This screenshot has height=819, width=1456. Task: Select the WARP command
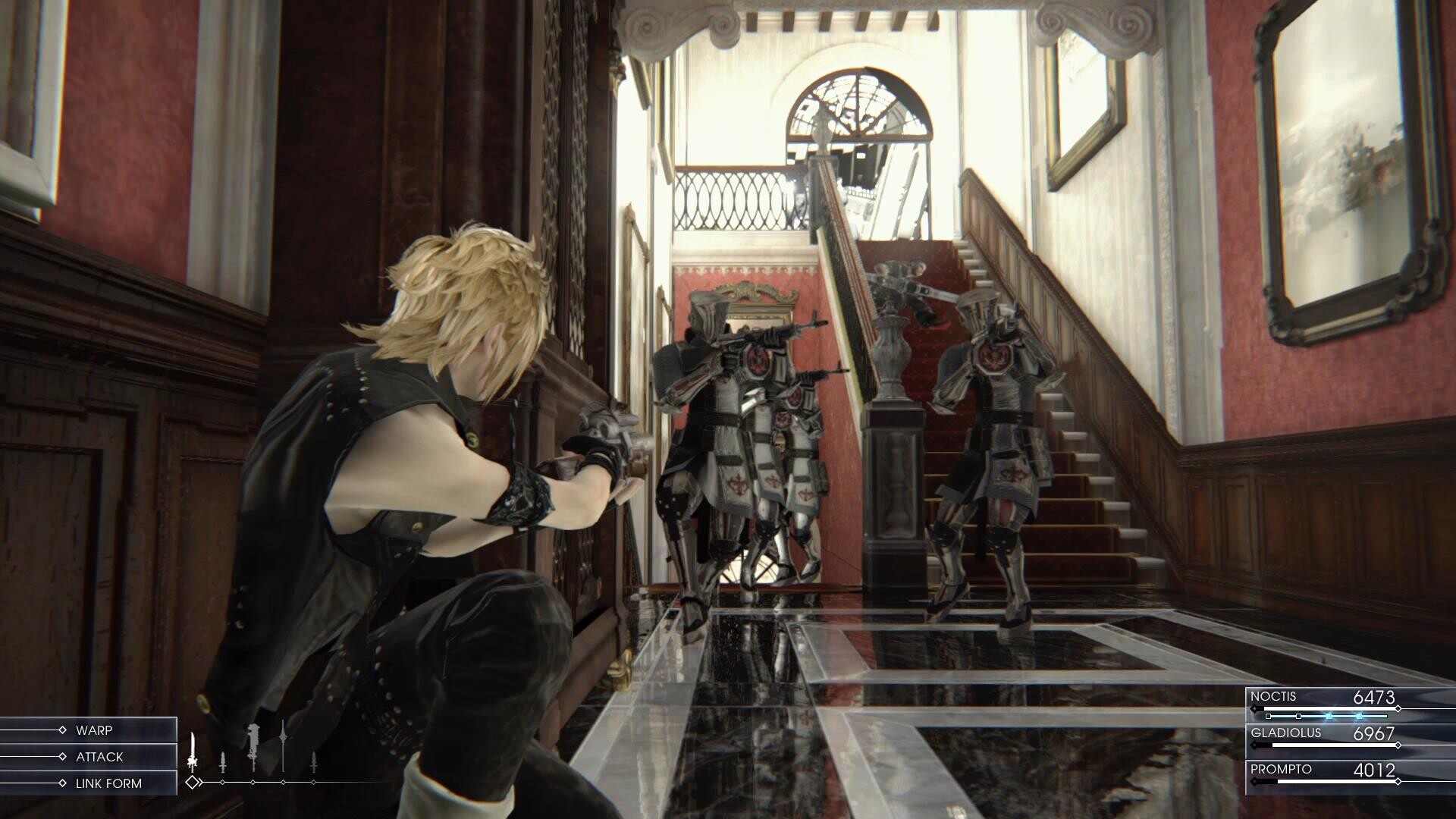[x=94, y=730]
